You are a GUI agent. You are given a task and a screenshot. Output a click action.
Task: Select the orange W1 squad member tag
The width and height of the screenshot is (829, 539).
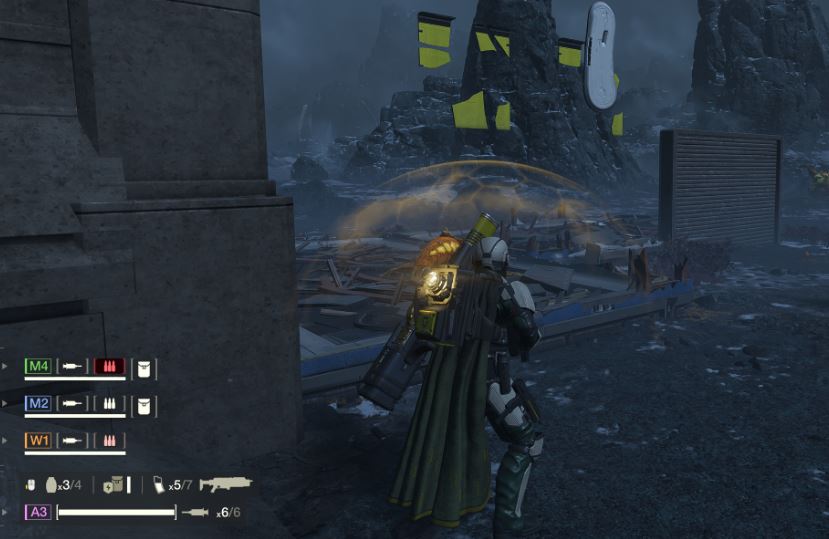click(x=38, y=440)
